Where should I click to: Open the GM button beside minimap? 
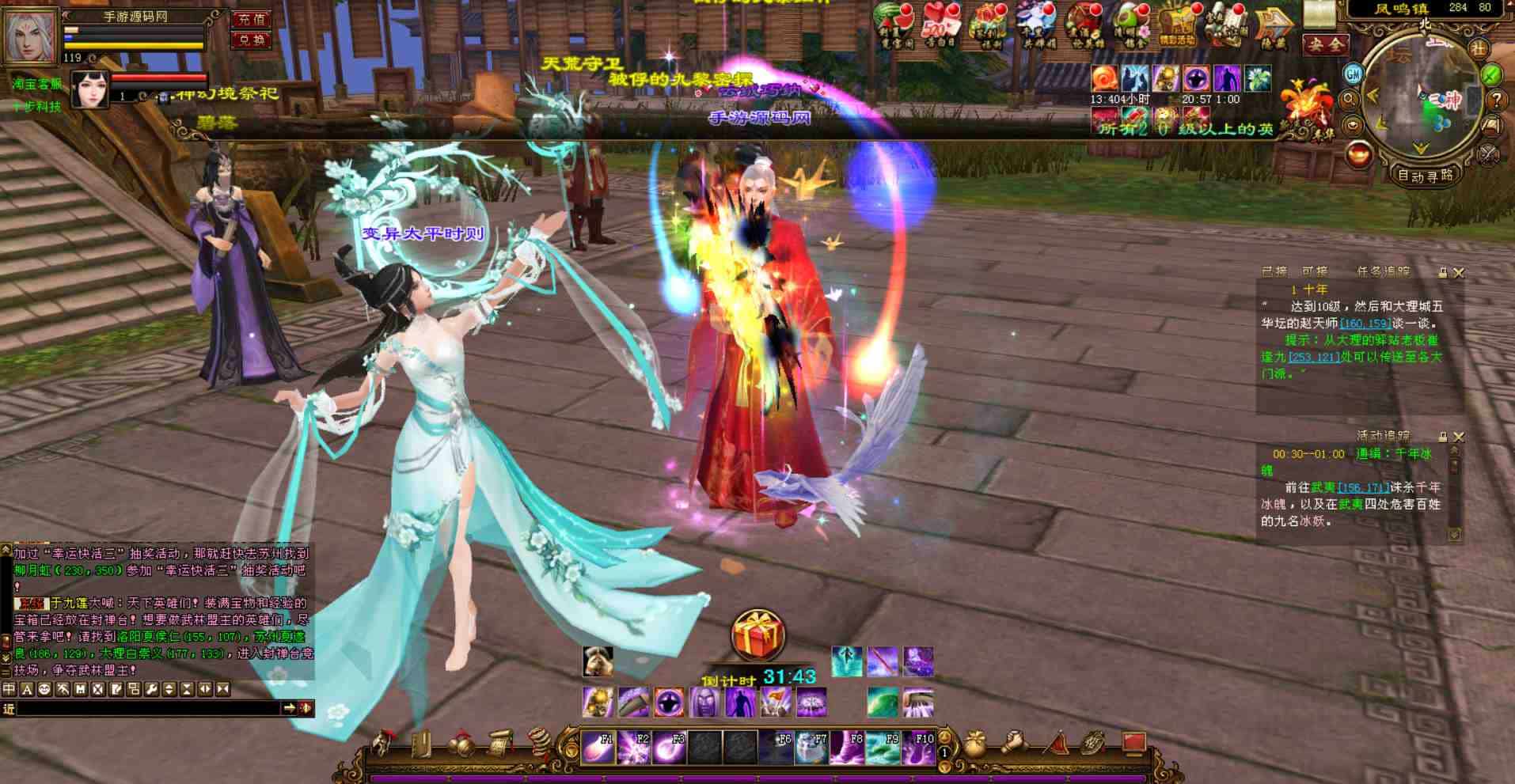pyautogui.click(x=1353, y=74)
